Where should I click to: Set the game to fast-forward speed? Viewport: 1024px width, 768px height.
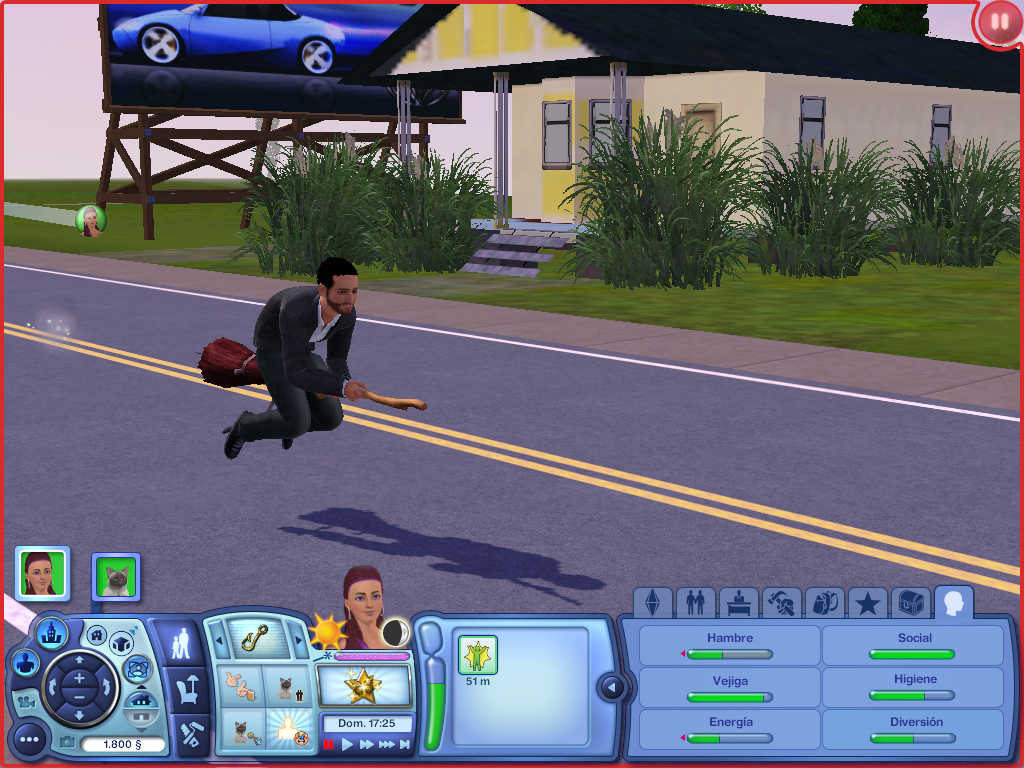coord(367,744)
